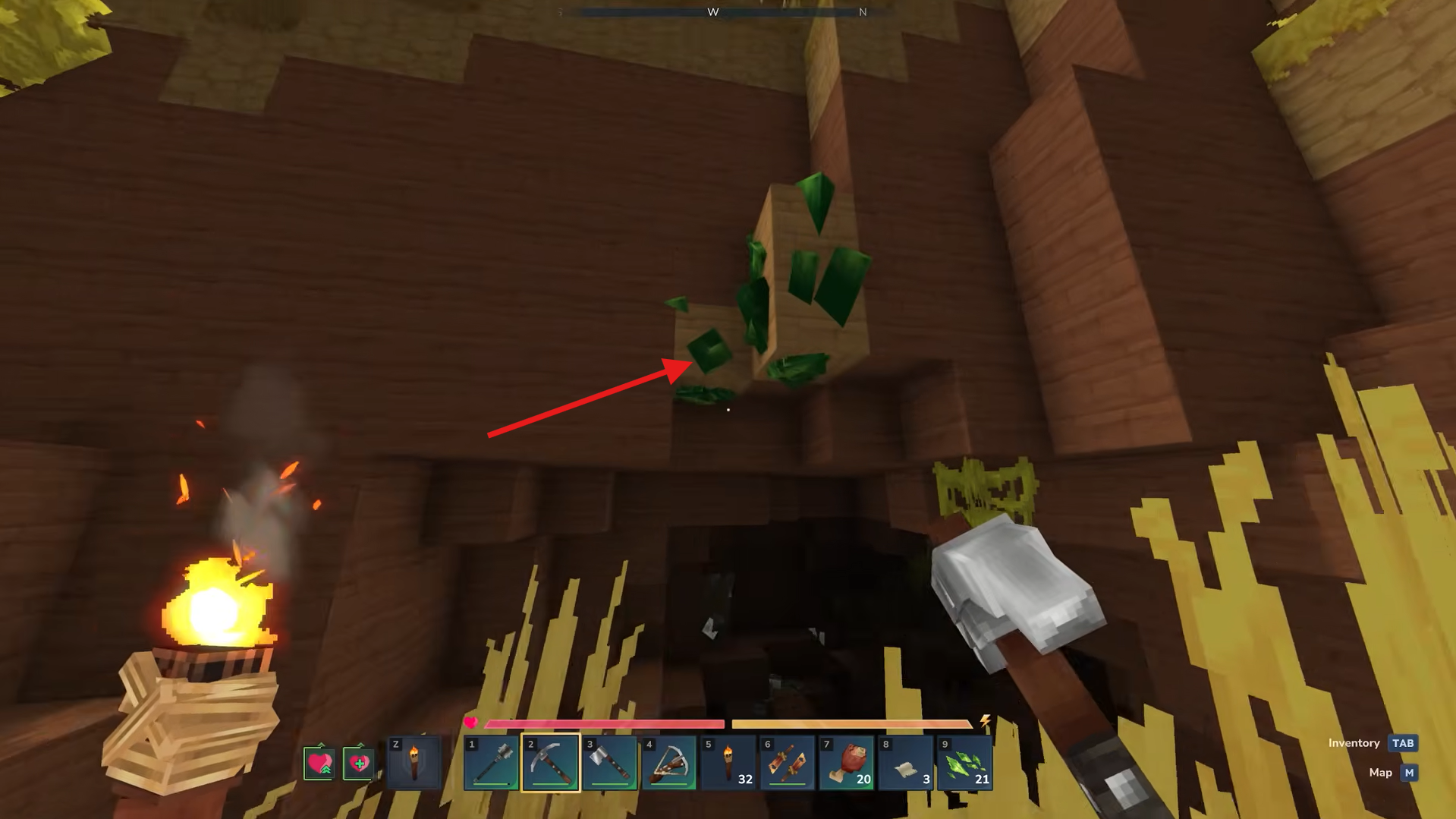1456x819 pixels.
Task: Click the healing heart icon with plus sign
Action: coord(359,764)
